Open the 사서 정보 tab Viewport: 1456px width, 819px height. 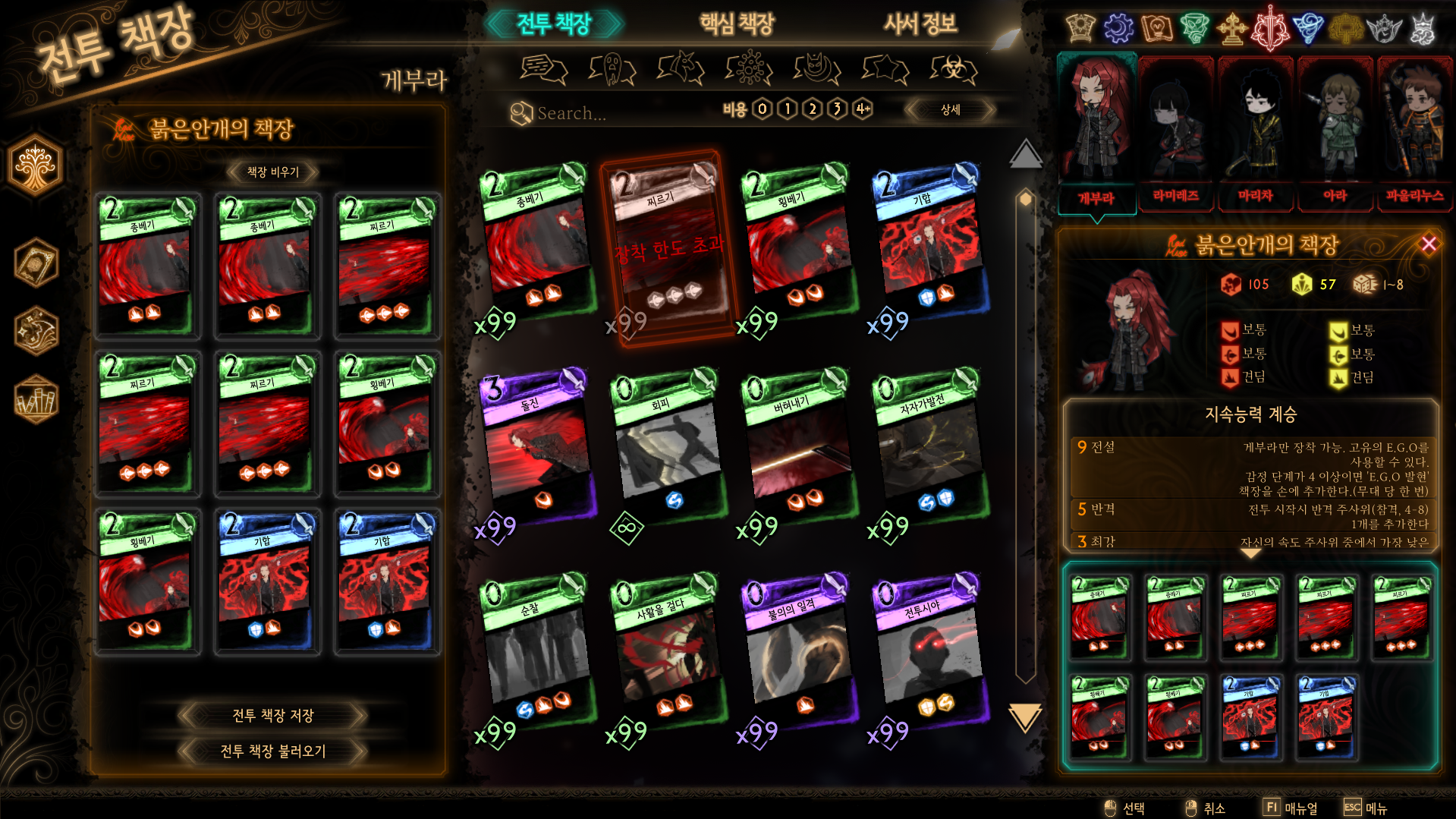tap(920, 24)
